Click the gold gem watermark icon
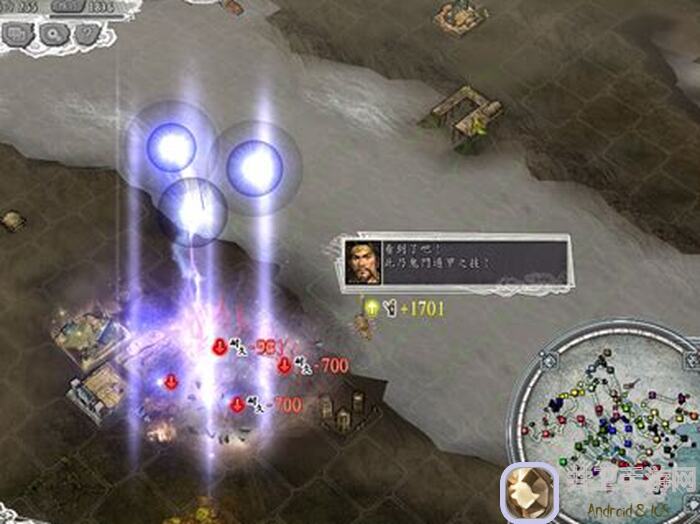Image resolution: width=700 pixels, height=524 pixels. pyautogui.click(x=529, y=493)
